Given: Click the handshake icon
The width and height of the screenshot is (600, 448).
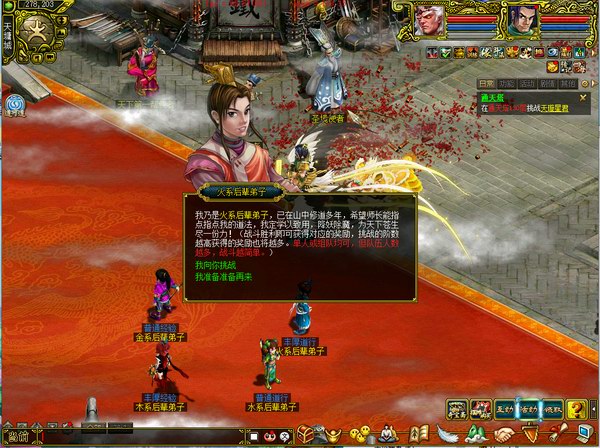Looking at the screenshot, I should pyautogui.click(x=502, y=436).
